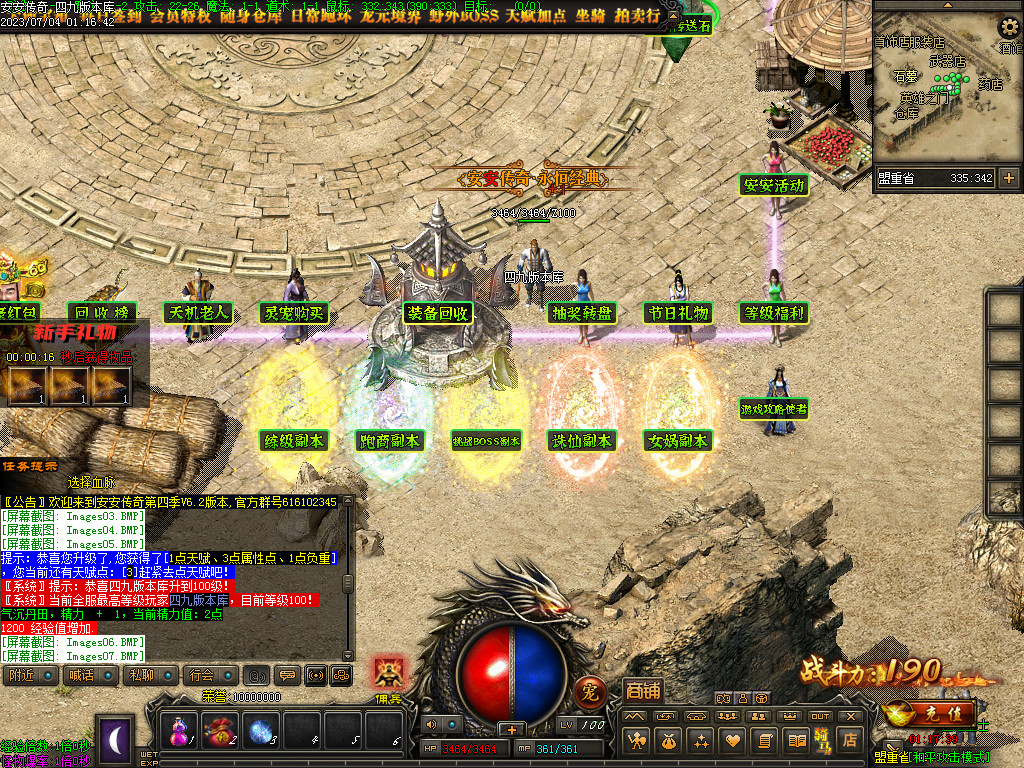1024x768 pixels.
Task: Use the pink potion gourd in slot 1
Action: pos(180,730)
